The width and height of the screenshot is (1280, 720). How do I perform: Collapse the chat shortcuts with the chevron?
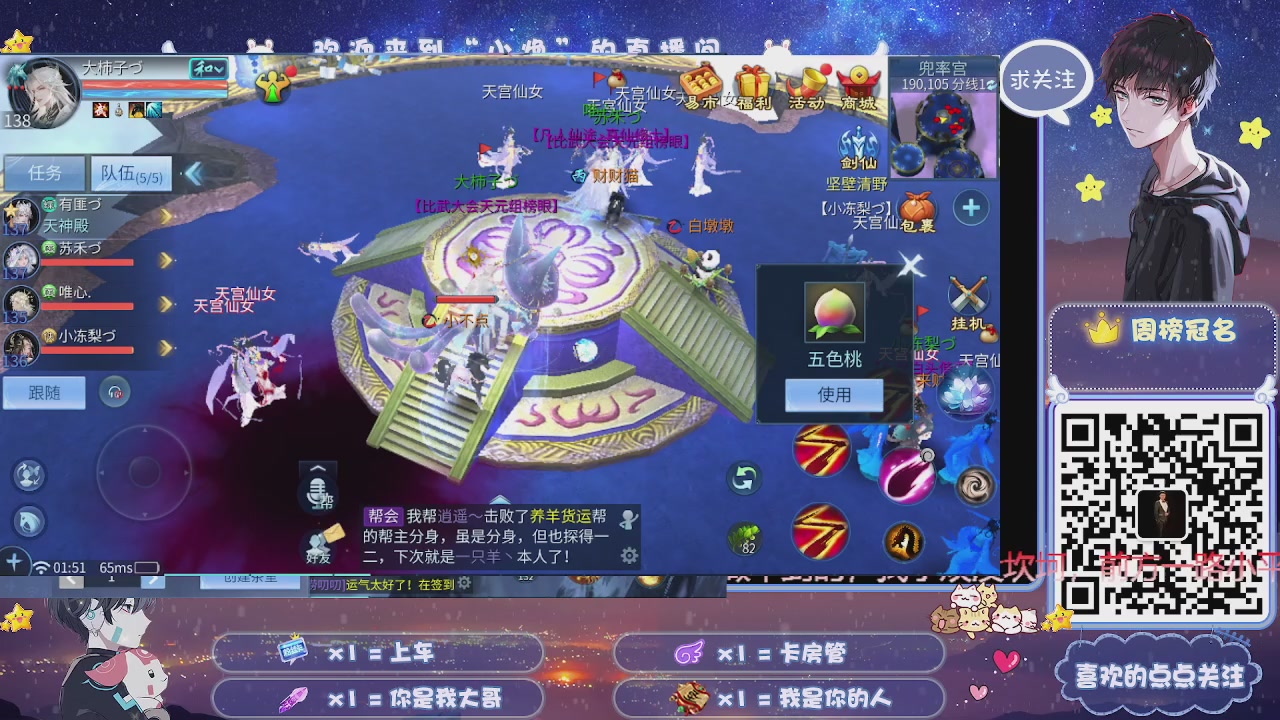coord(317,468)
